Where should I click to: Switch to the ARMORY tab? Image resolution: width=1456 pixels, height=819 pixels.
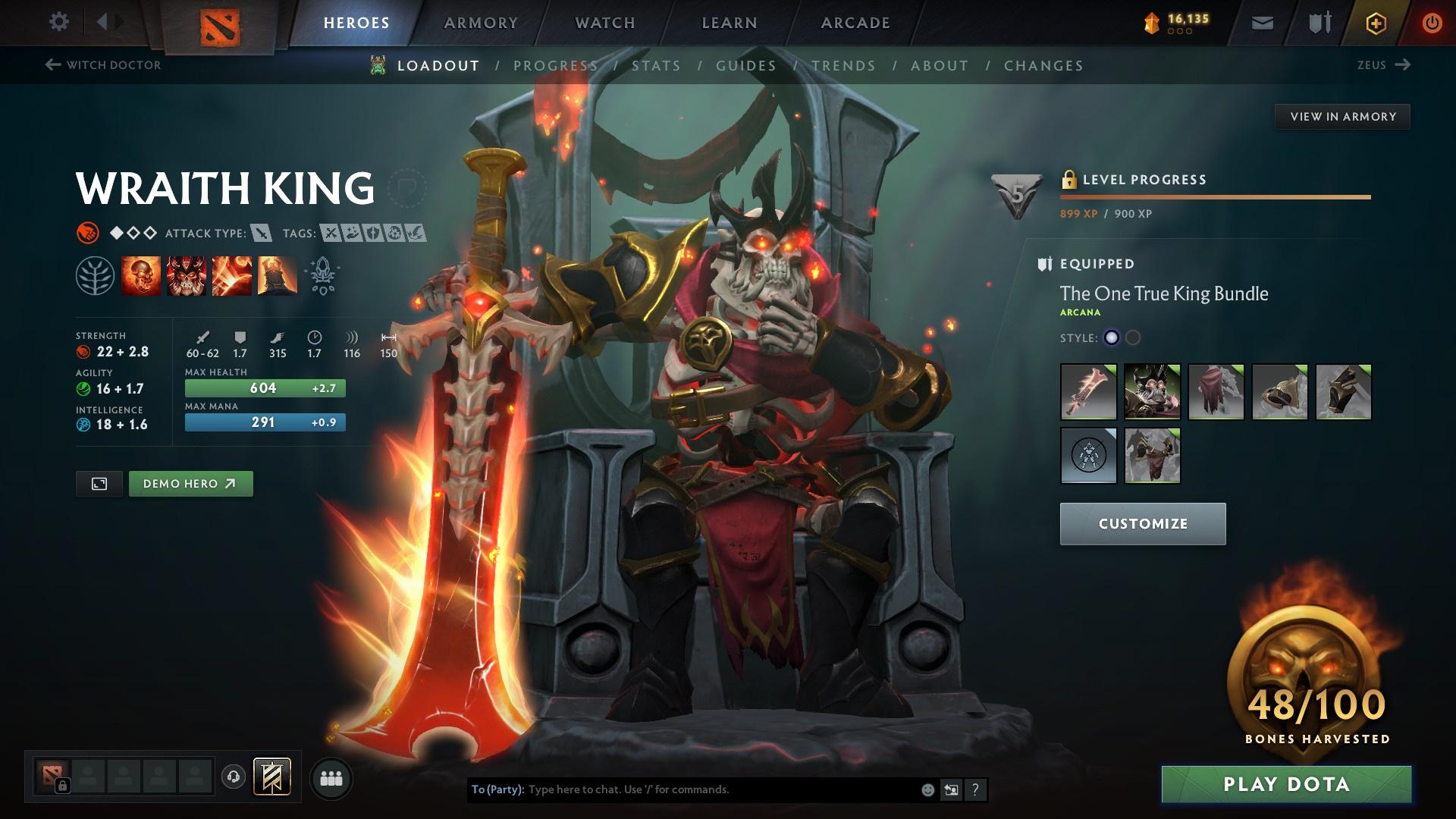(x=481, y=22)
